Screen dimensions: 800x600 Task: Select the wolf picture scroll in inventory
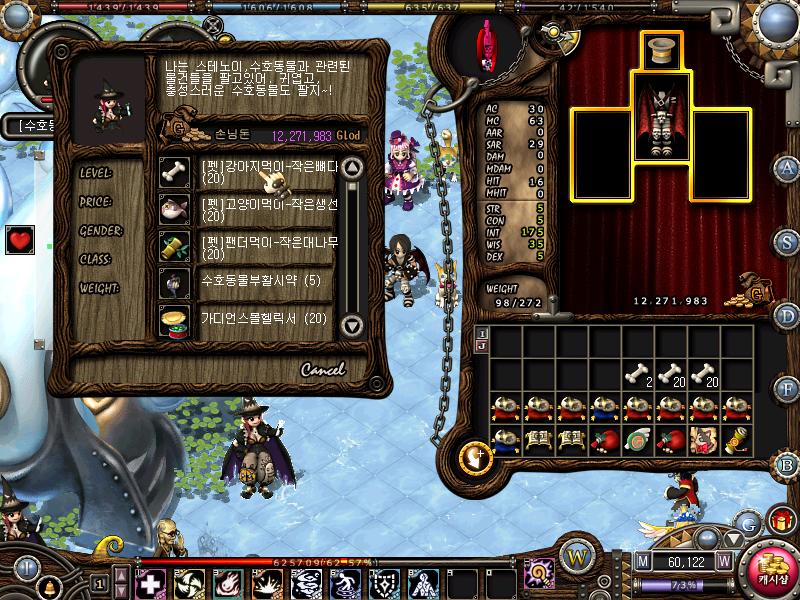[706, 441]
